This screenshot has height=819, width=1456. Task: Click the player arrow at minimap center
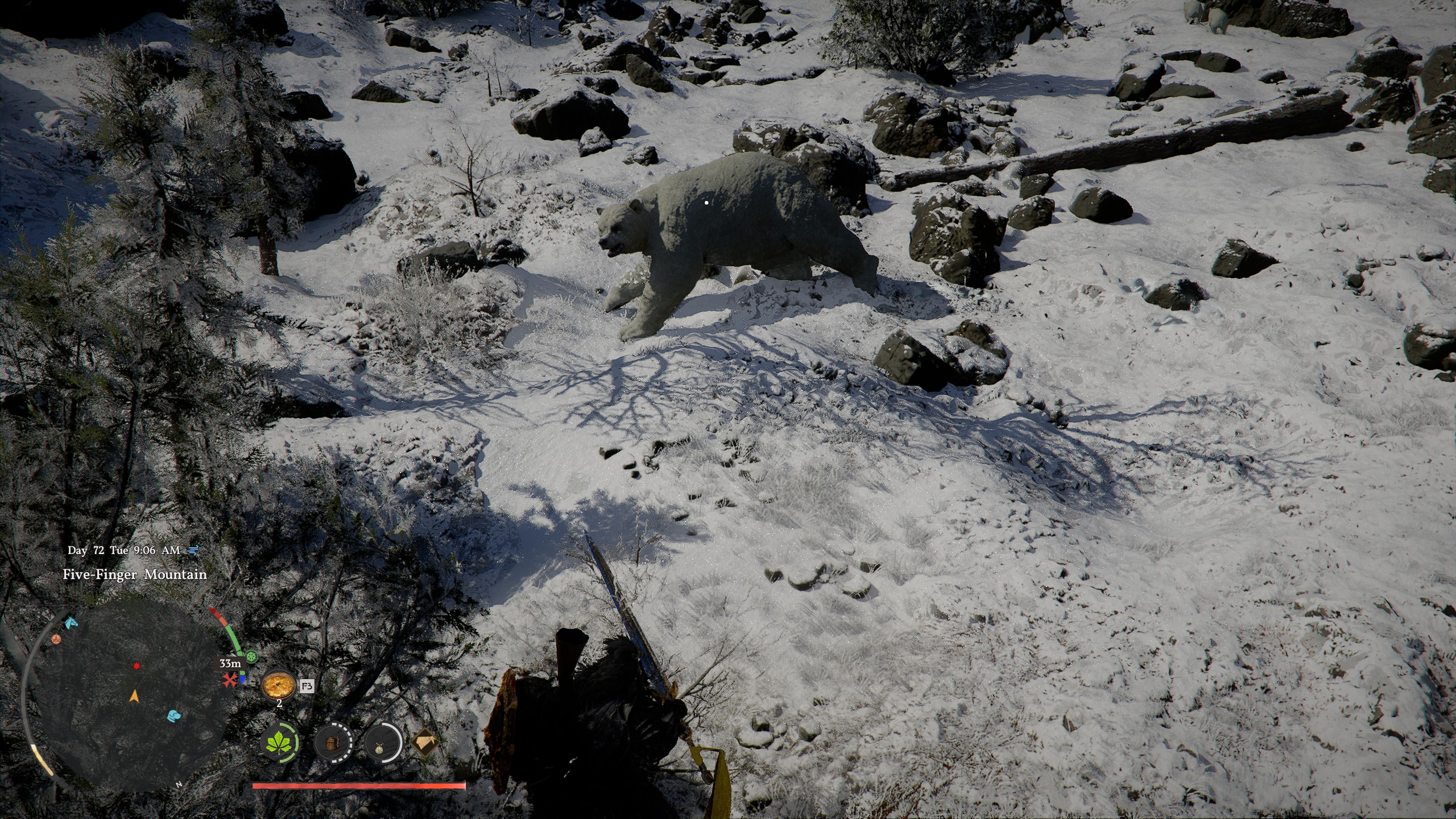click(x=134, y=697)
